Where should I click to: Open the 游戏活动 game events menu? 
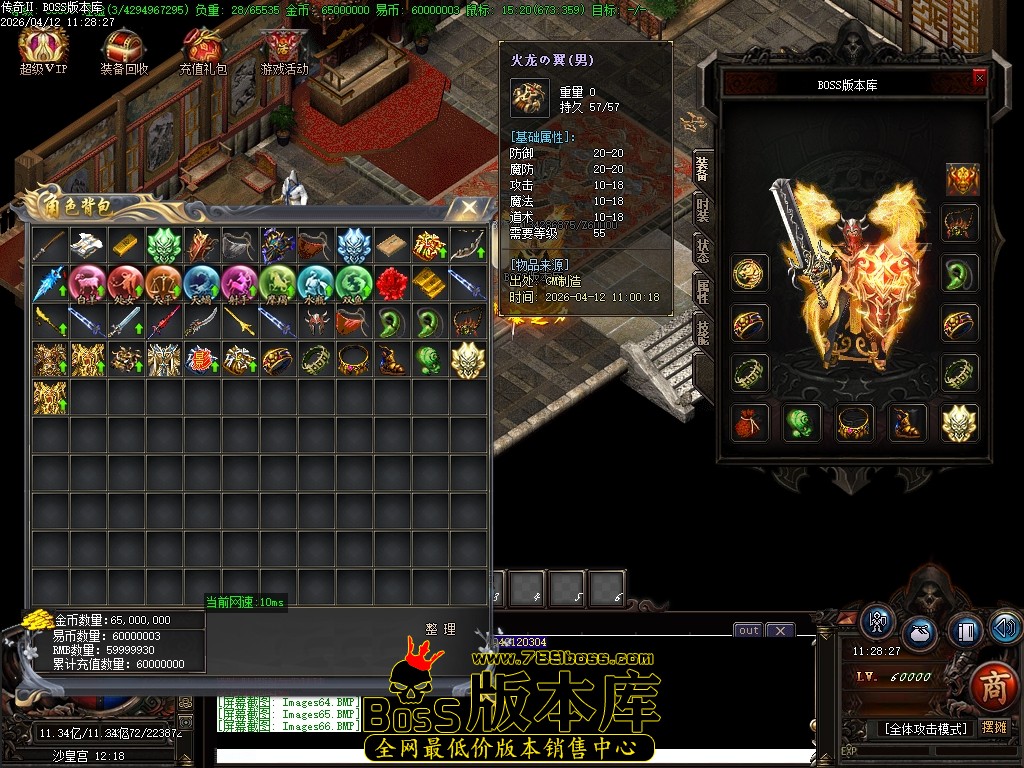pos(284,50)
